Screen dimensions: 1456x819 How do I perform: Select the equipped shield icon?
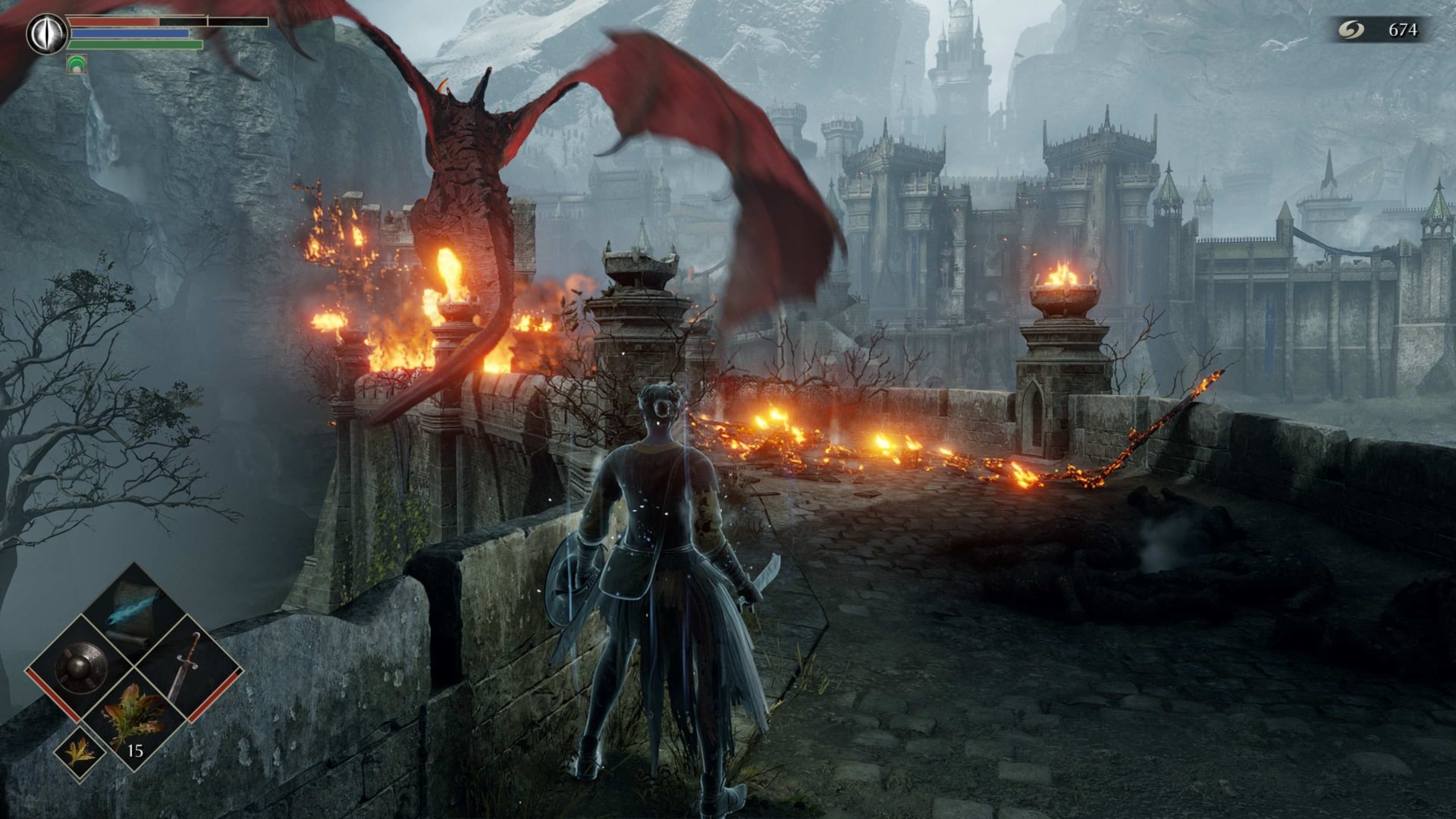point(80,667)
